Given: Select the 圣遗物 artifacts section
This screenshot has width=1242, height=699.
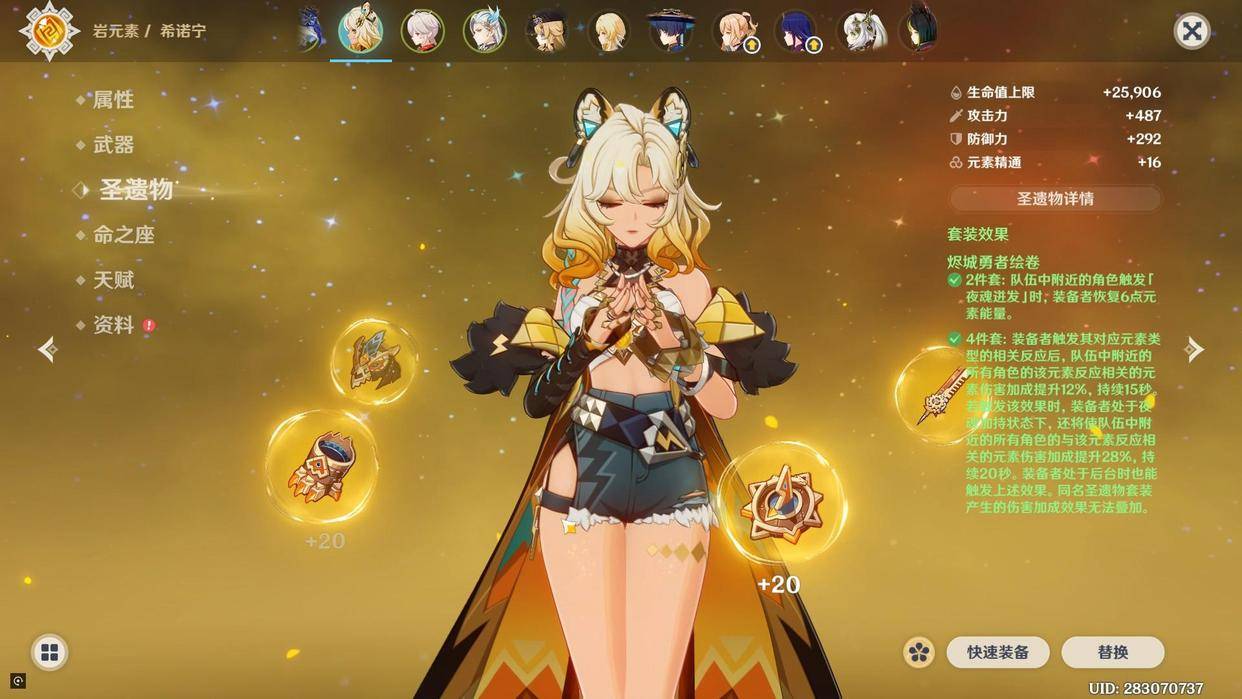Looking at the screenshot, I should [x=135, y=190].
